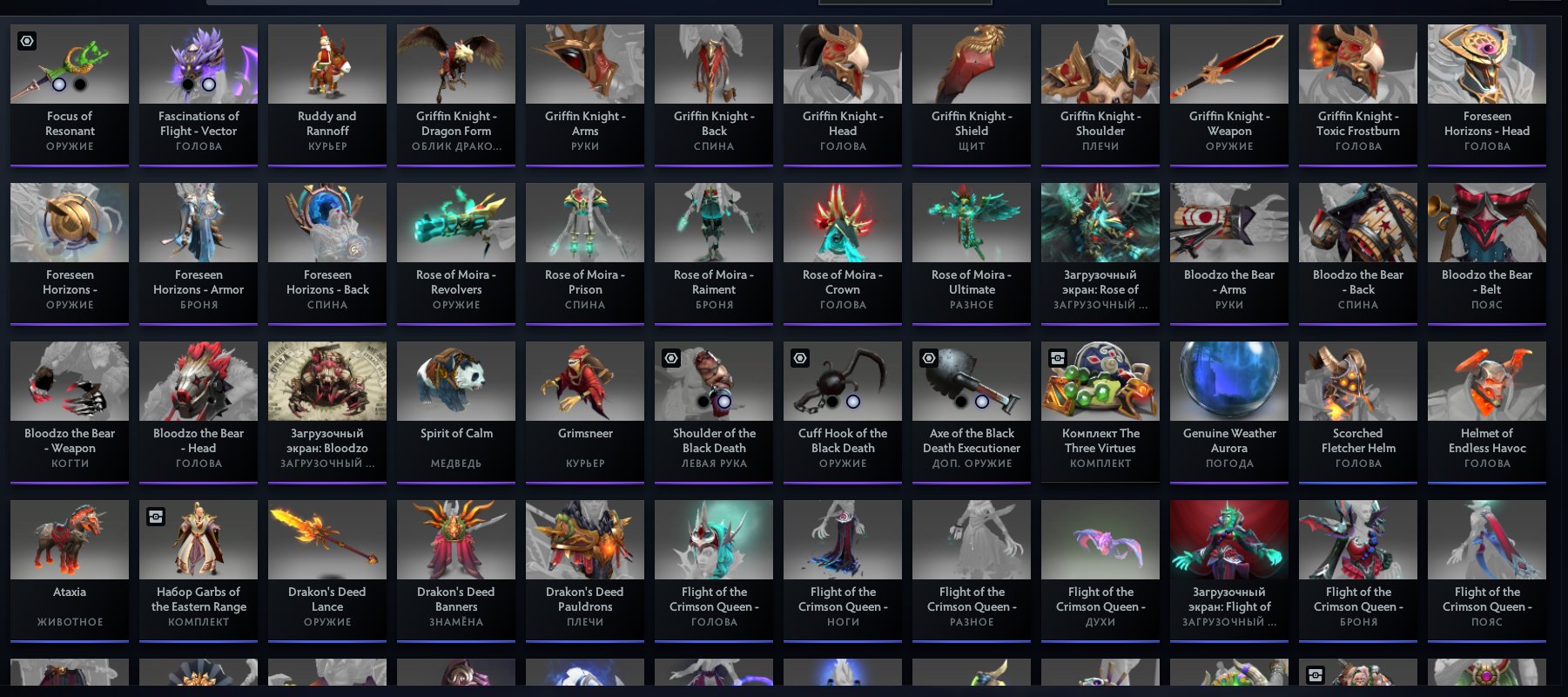Viewport: 1568px width, 697px height.
Task: Open the socket icon on Shoulder of the Black Death
Action: pos(671,358)
